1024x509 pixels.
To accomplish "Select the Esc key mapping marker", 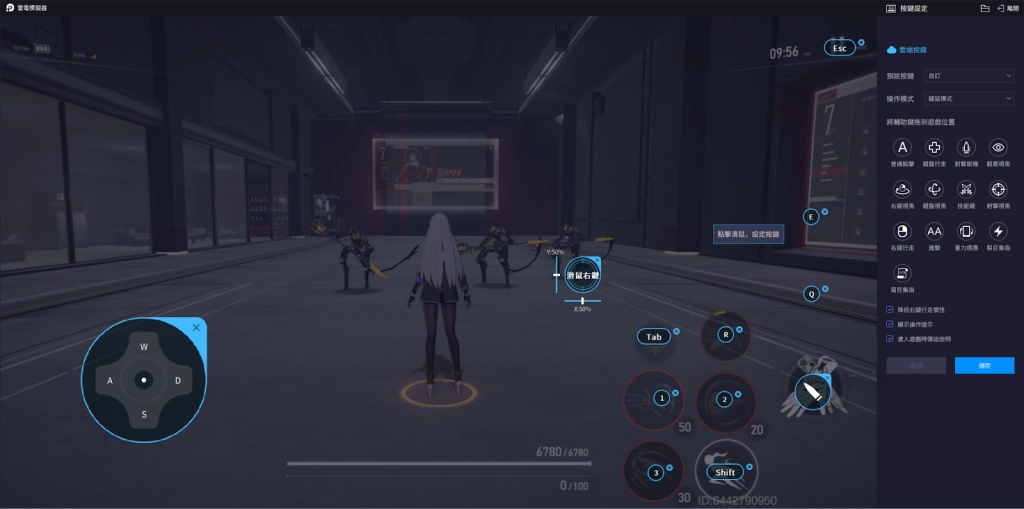I will coord(839,47).
